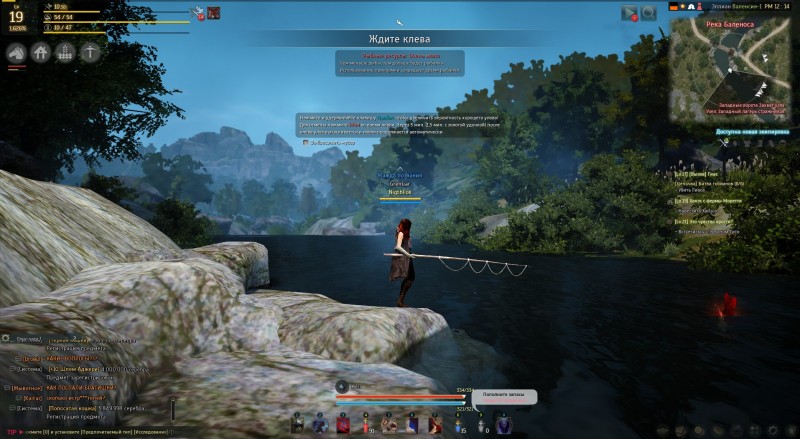Screen dimensions: 800x439
Task: Toggle the discard junk checkbox
Action: [x=306, y=143]
